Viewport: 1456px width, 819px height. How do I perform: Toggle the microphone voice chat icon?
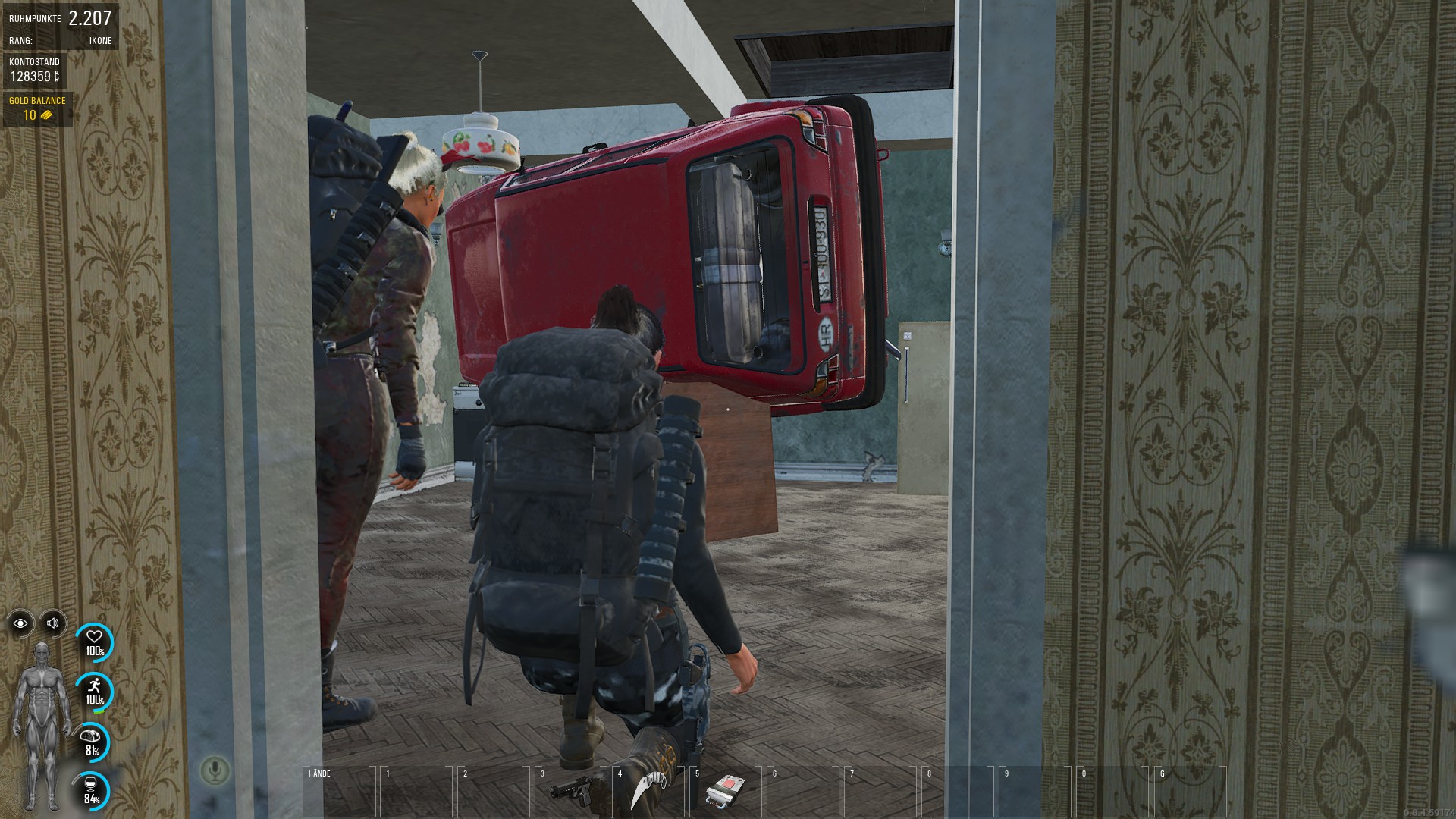point(215,771)
